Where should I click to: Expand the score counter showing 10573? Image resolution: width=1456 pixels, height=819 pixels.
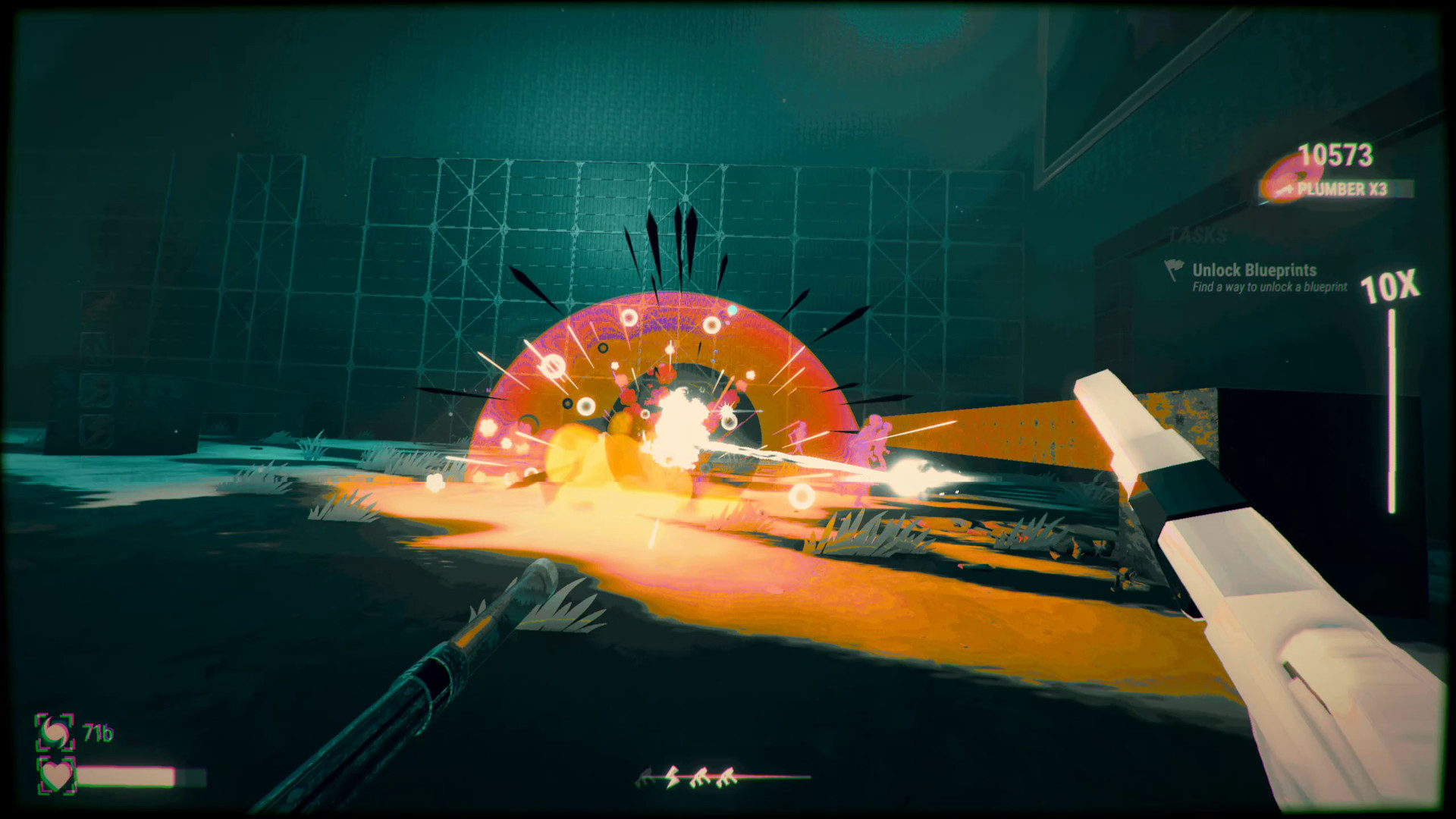click(x=1335, y=155)
